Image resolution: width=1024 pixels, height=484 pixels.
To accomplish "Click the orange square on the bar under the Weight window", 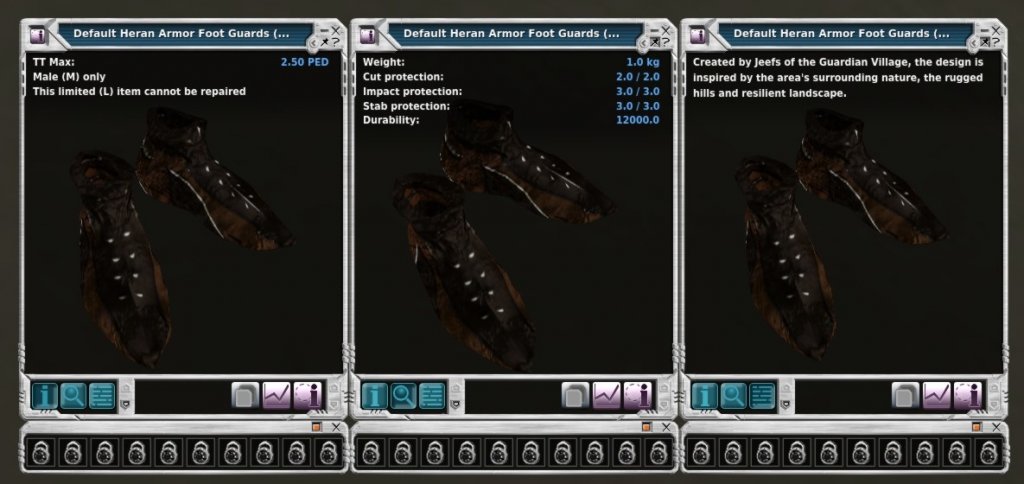I will (646, 427).
